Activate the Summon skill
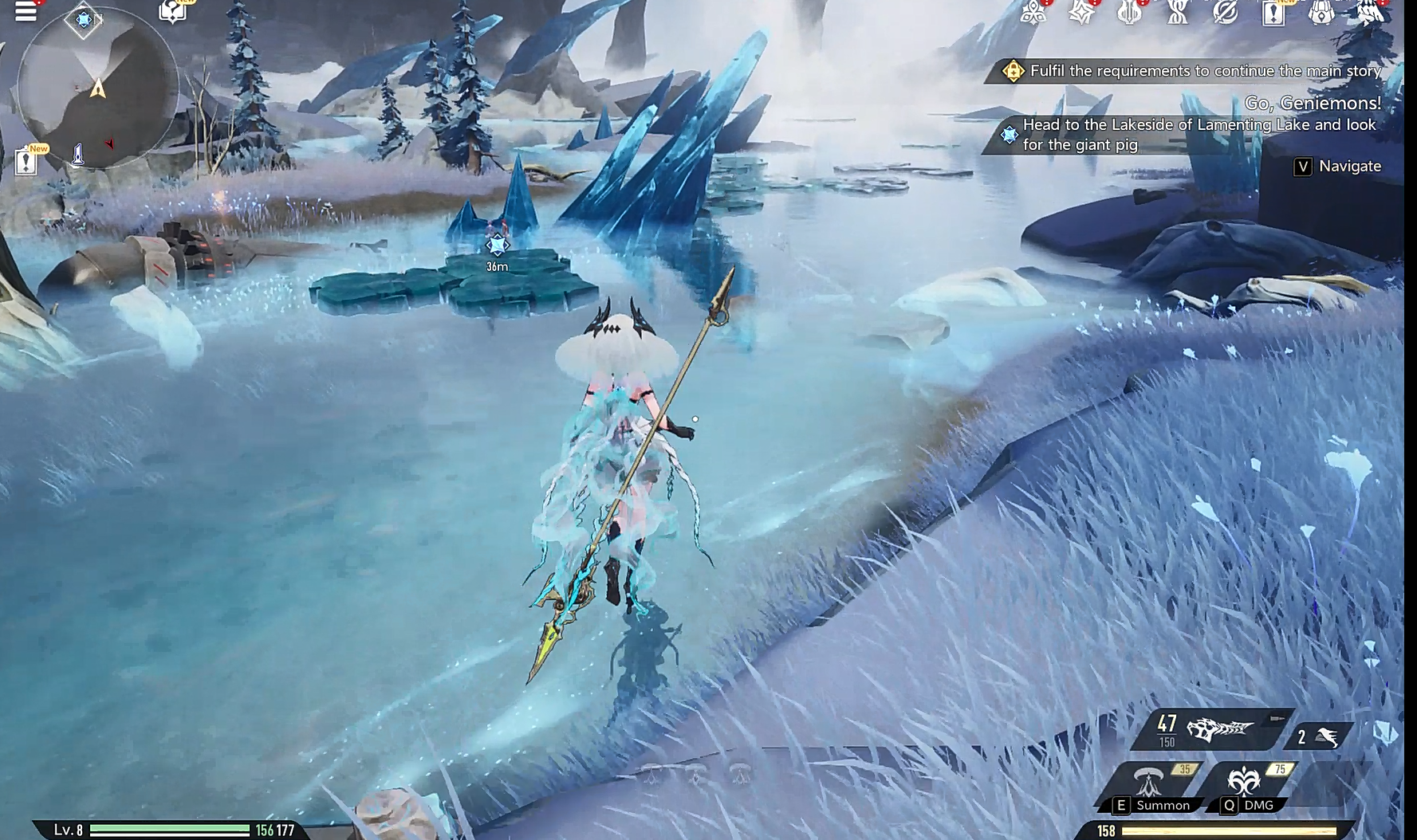 [x=1151, y=785]
